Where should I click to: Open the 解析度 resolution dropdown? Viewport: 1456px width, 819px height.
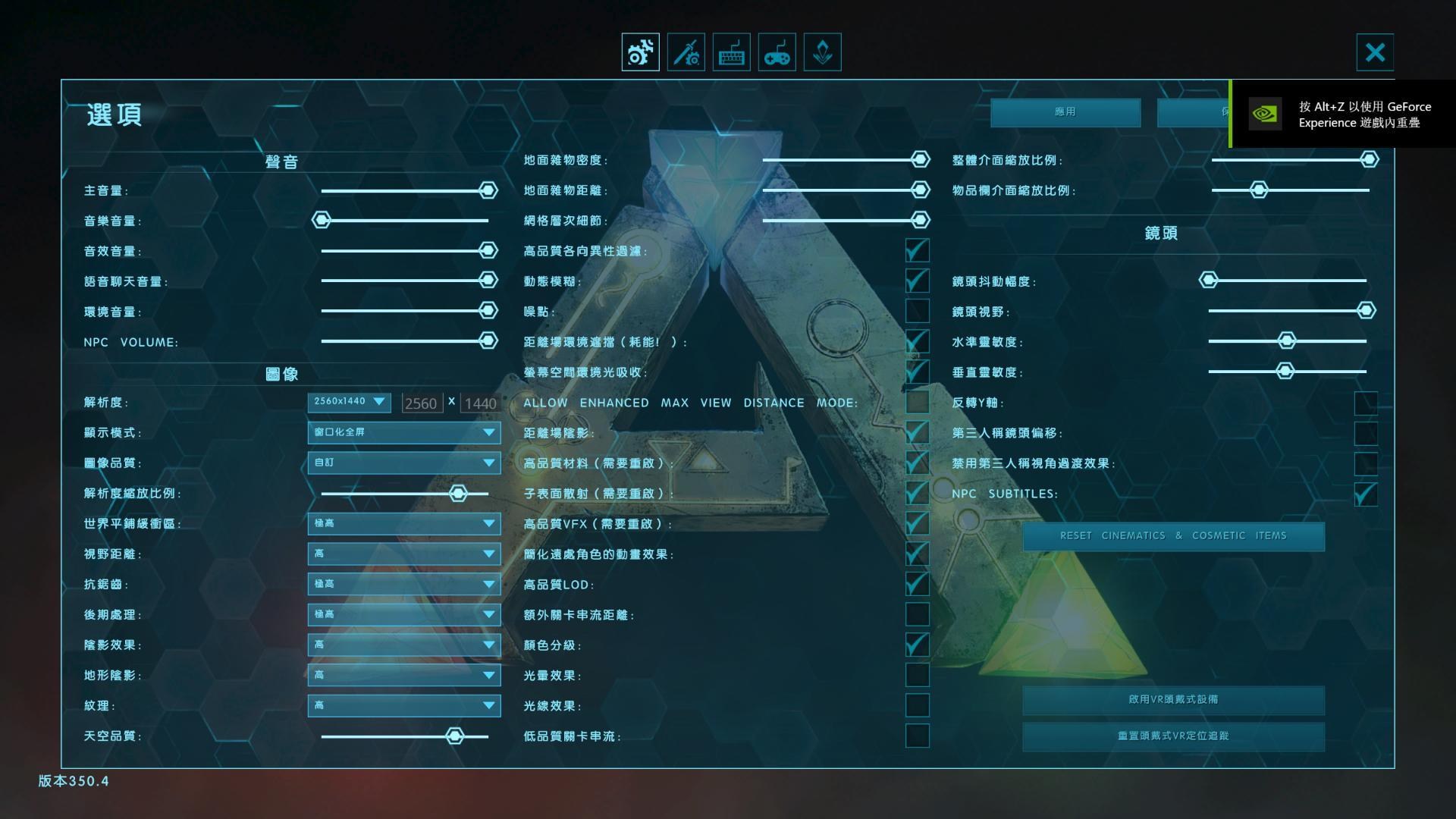coord(350,402)
